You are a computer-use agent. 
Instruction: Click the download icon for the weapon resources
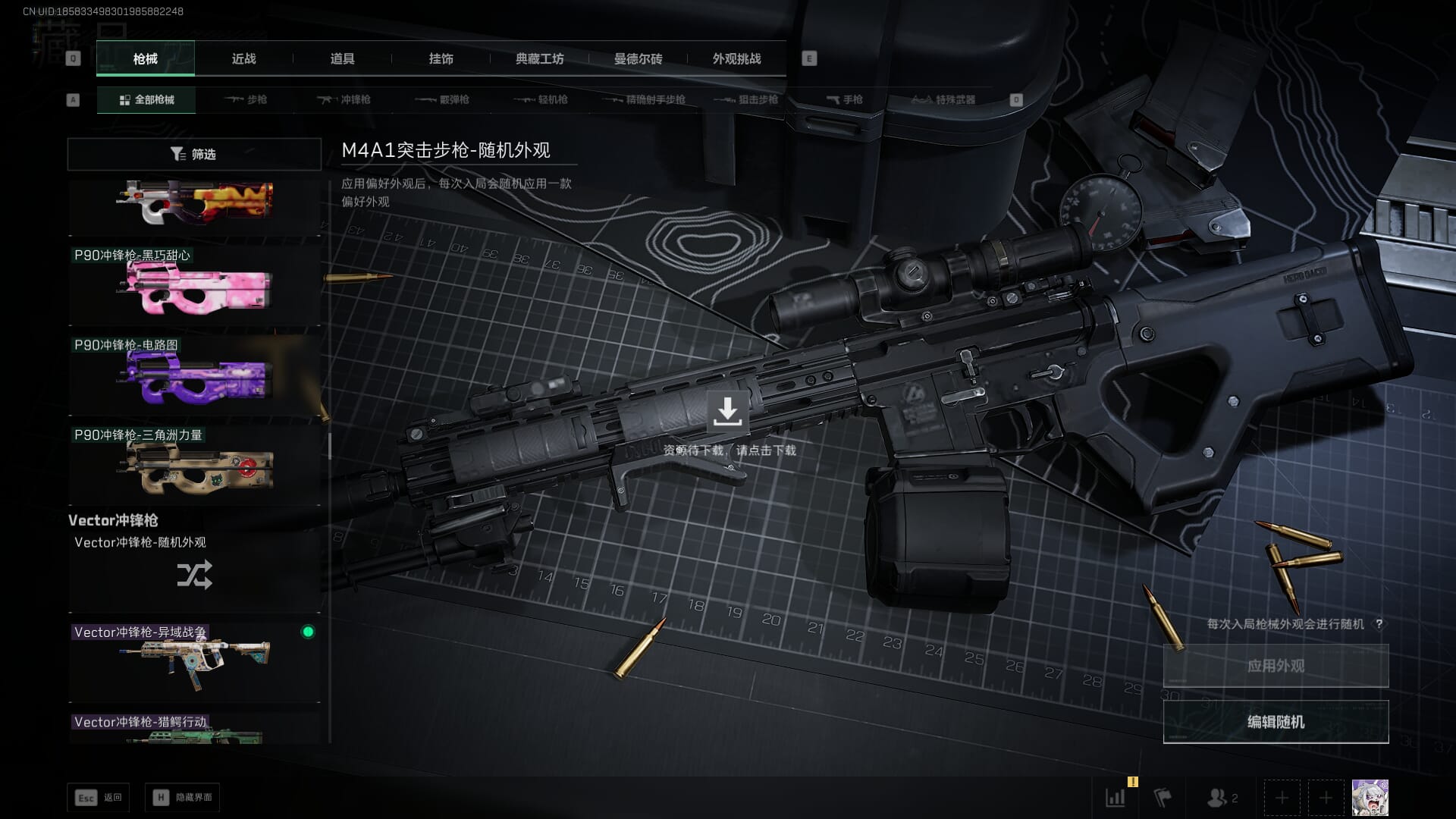(x=727, y=411)
